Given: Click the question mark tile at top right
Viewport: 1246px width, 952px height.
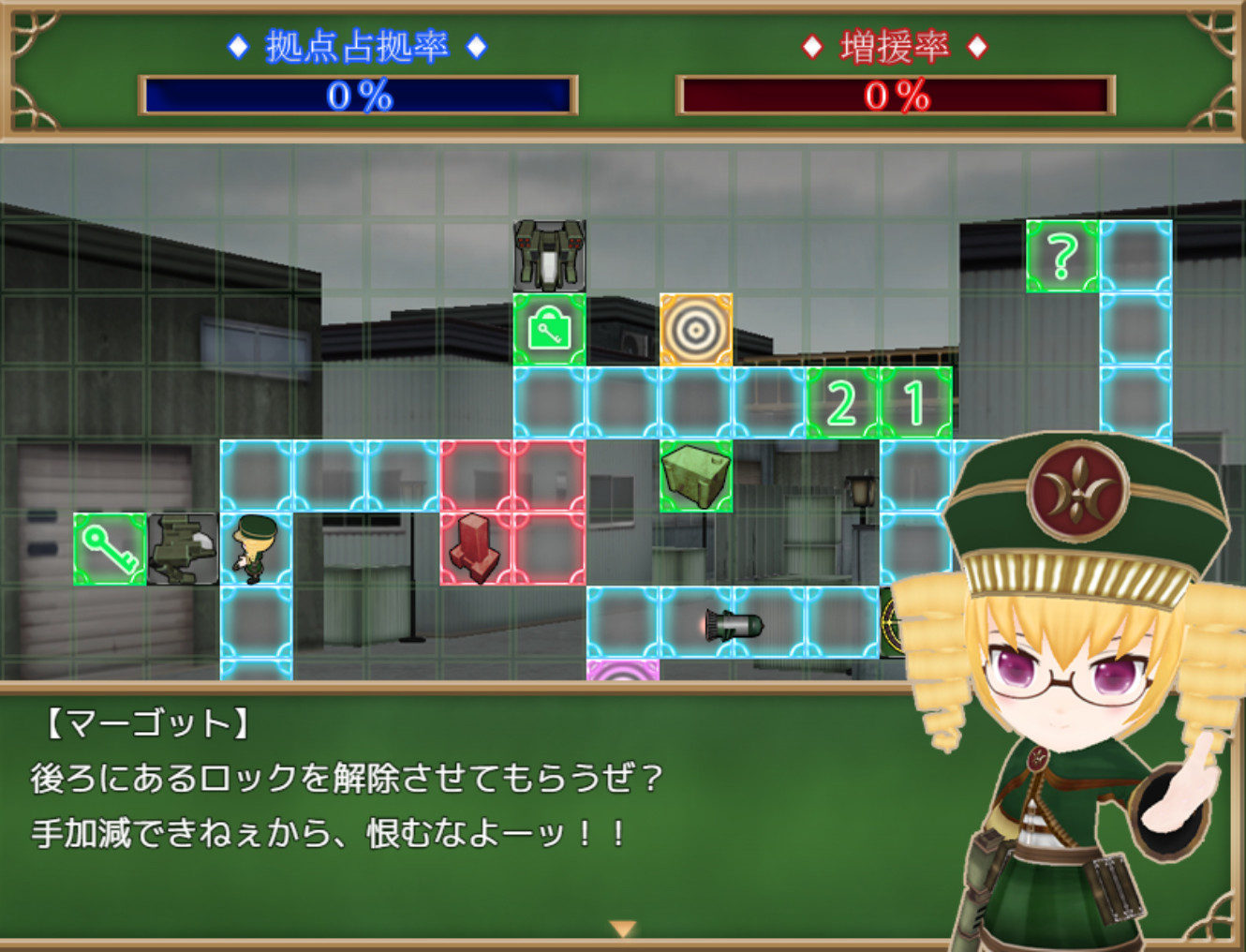Looking at the screenshot, I should coord(1061,256).
